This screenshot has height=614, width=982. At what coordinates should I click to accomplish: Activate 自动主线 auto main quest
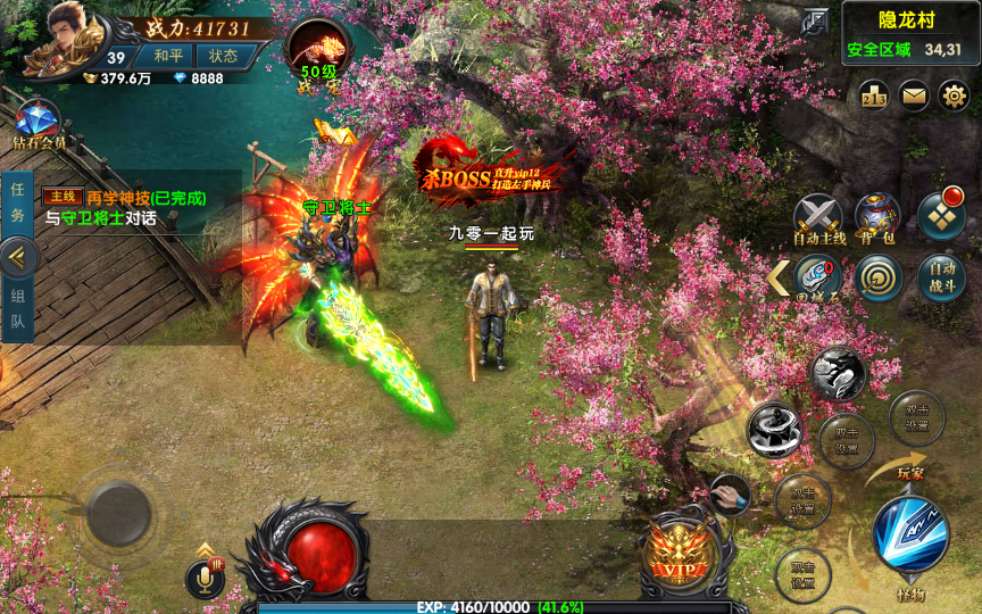tap(819, 219)
